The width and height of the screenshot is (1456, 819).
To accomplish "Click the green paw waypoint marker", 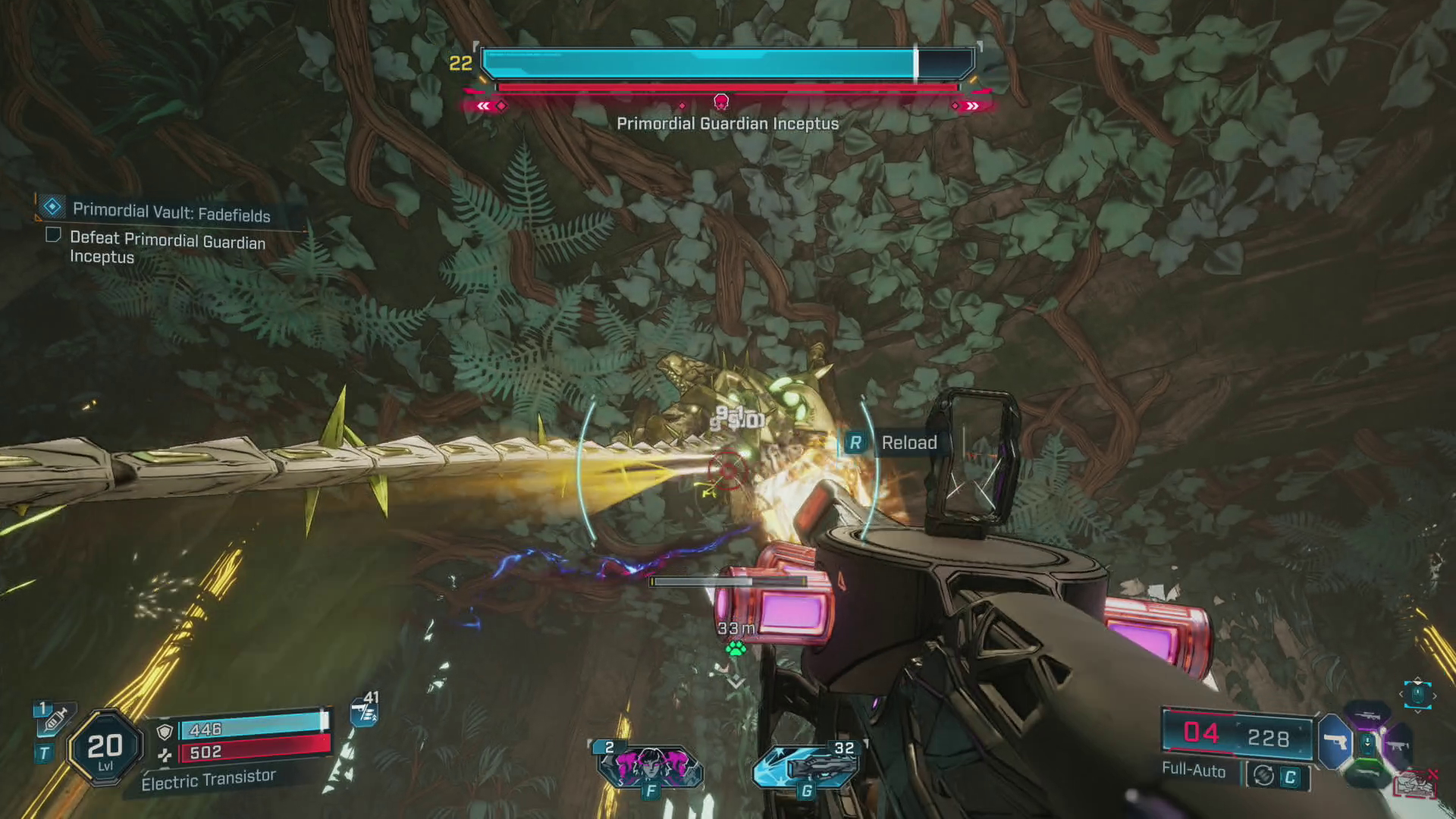I will coord(735,648).
